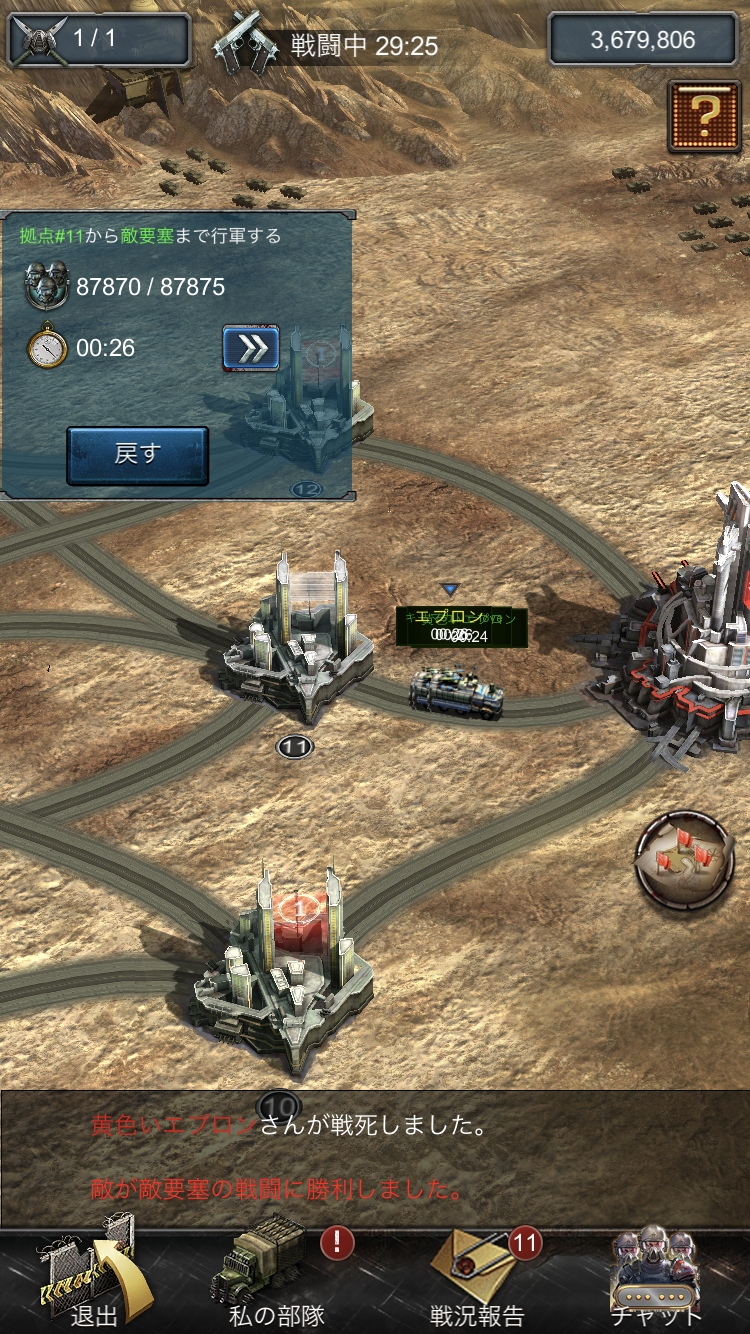Open the round battlefield map button
750x1334 pixels.
pyautogui.click(x=685, y=860)
